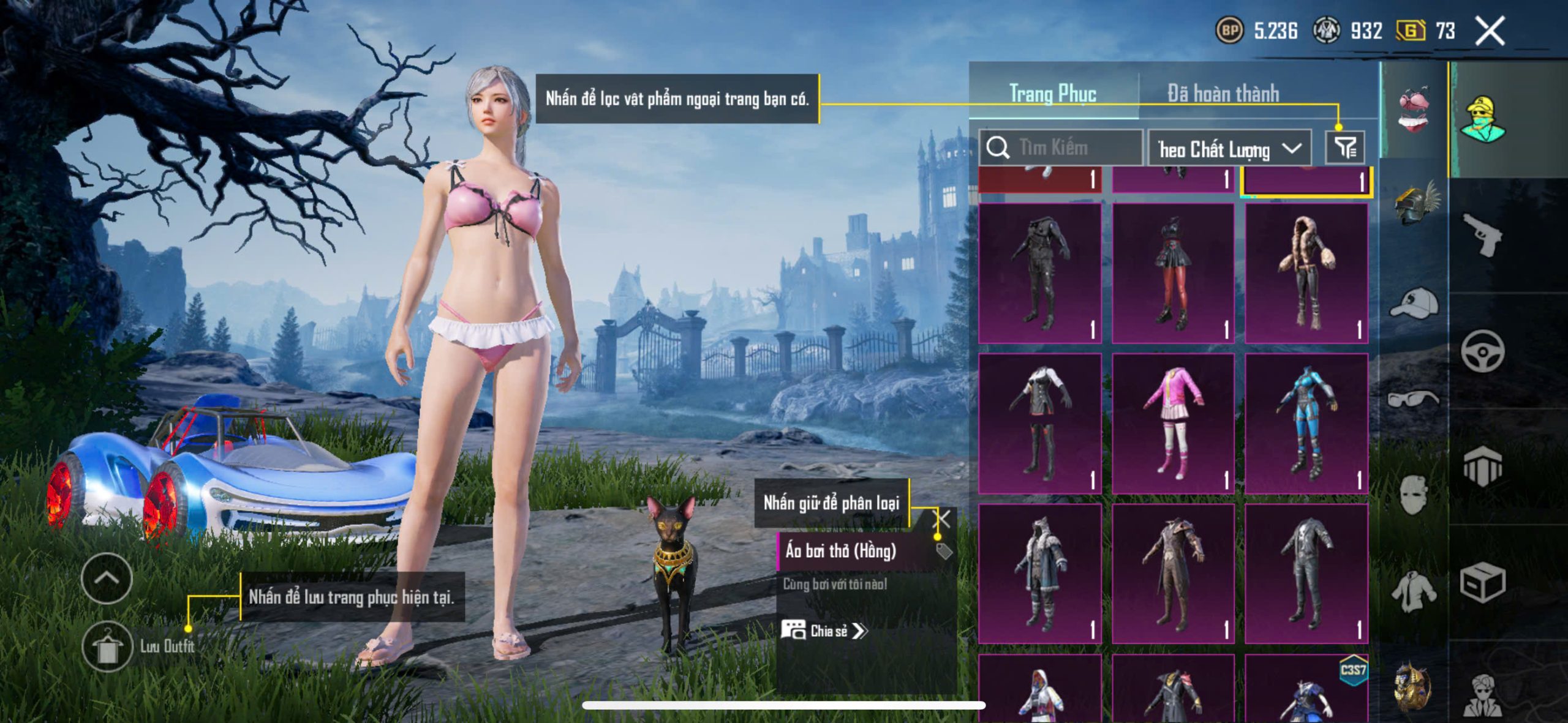The height and width of the screenshot is (723, 1568).
Task: Select the fur-collar coat outfit tile
Action: point(1306,274)
